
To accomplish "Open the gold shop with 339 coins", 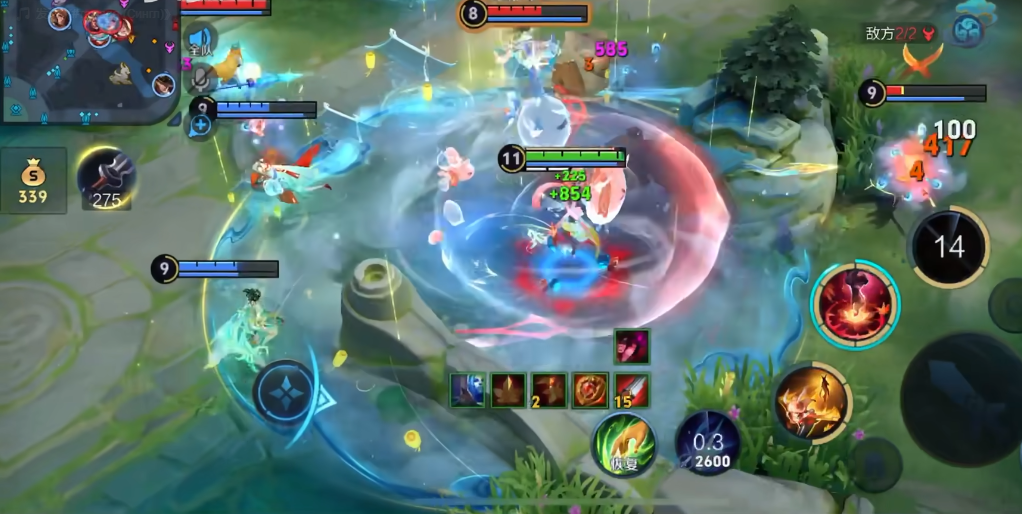I will click(x=33, y=181).
